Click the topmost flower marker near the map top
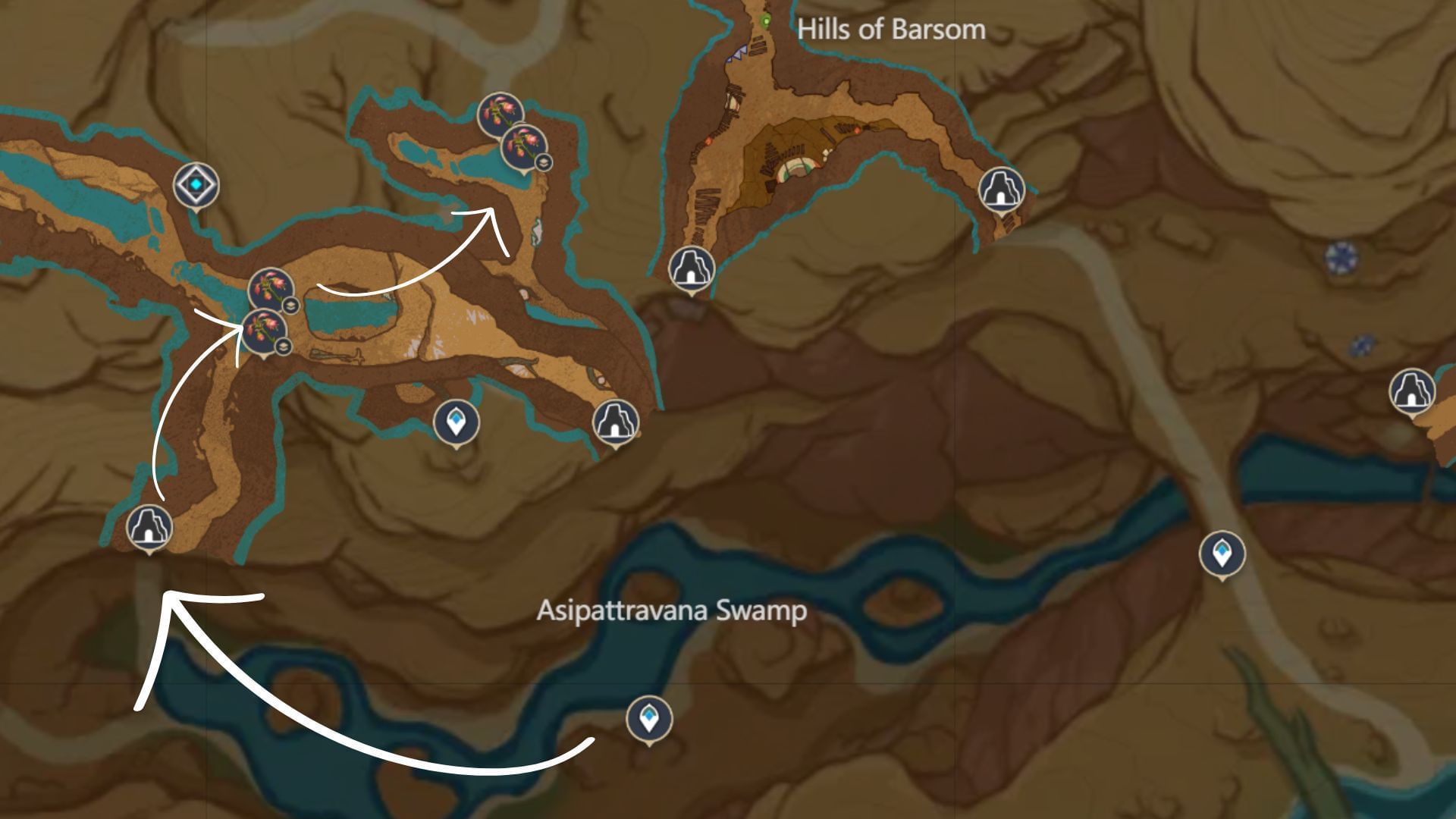The height and width of the screenshot is (819, 1456). coord(500,114)
